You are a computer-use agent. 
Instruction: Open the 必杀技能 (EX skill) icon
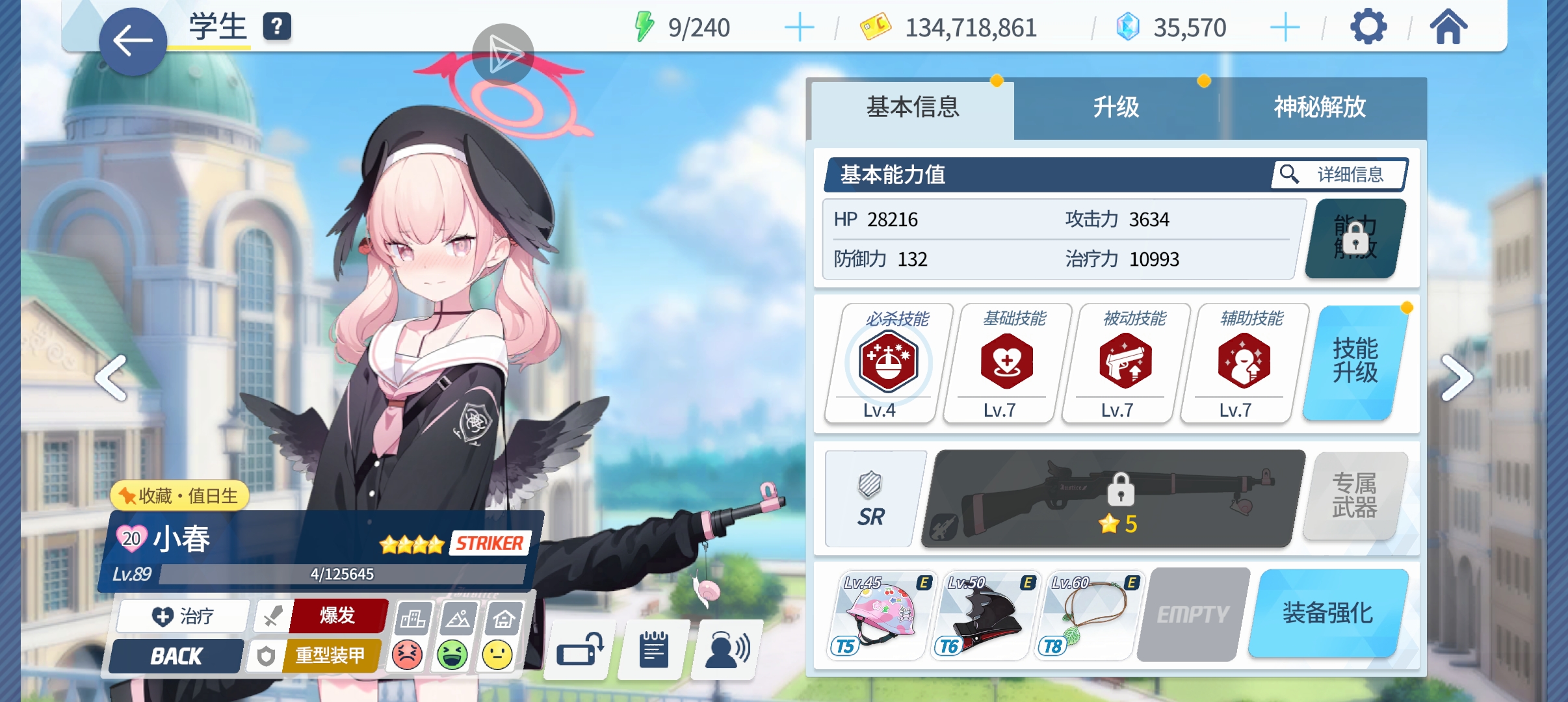889,362
